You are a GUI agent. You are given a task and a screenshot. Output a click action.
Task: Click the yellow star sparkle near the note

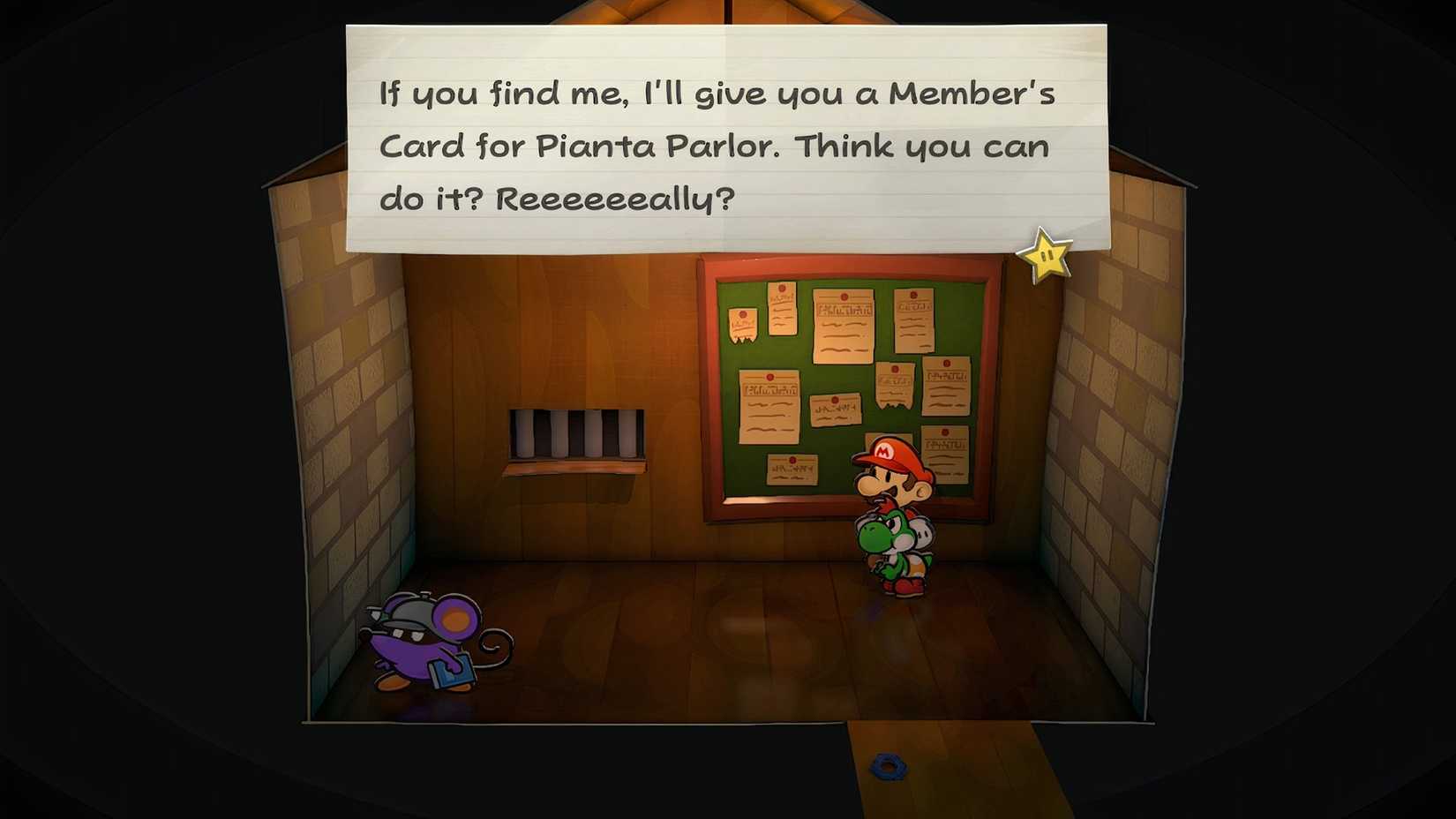pyautogui.click(x=1047, y=259)
